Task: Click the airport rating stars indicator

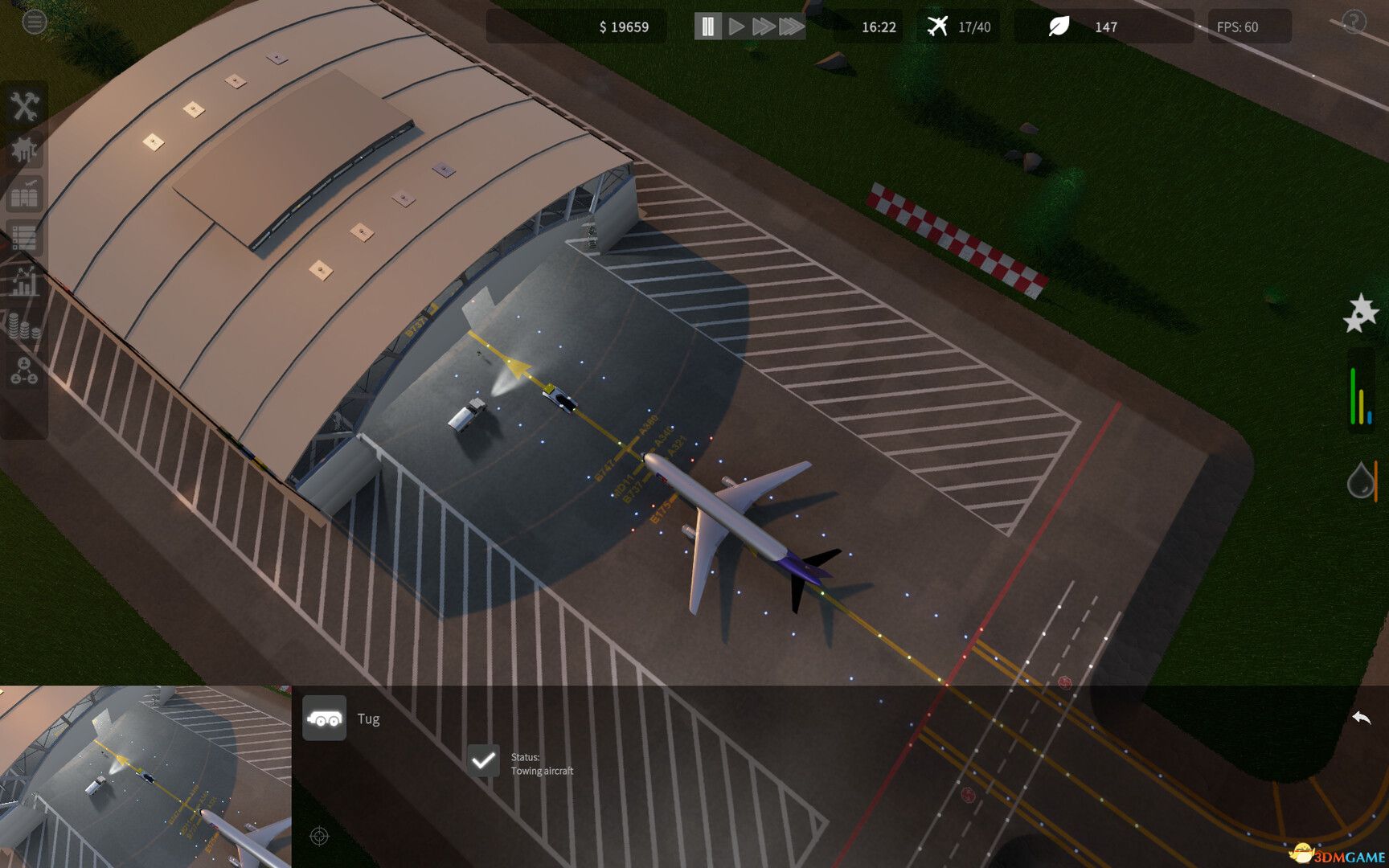Action: point(1362,313)
